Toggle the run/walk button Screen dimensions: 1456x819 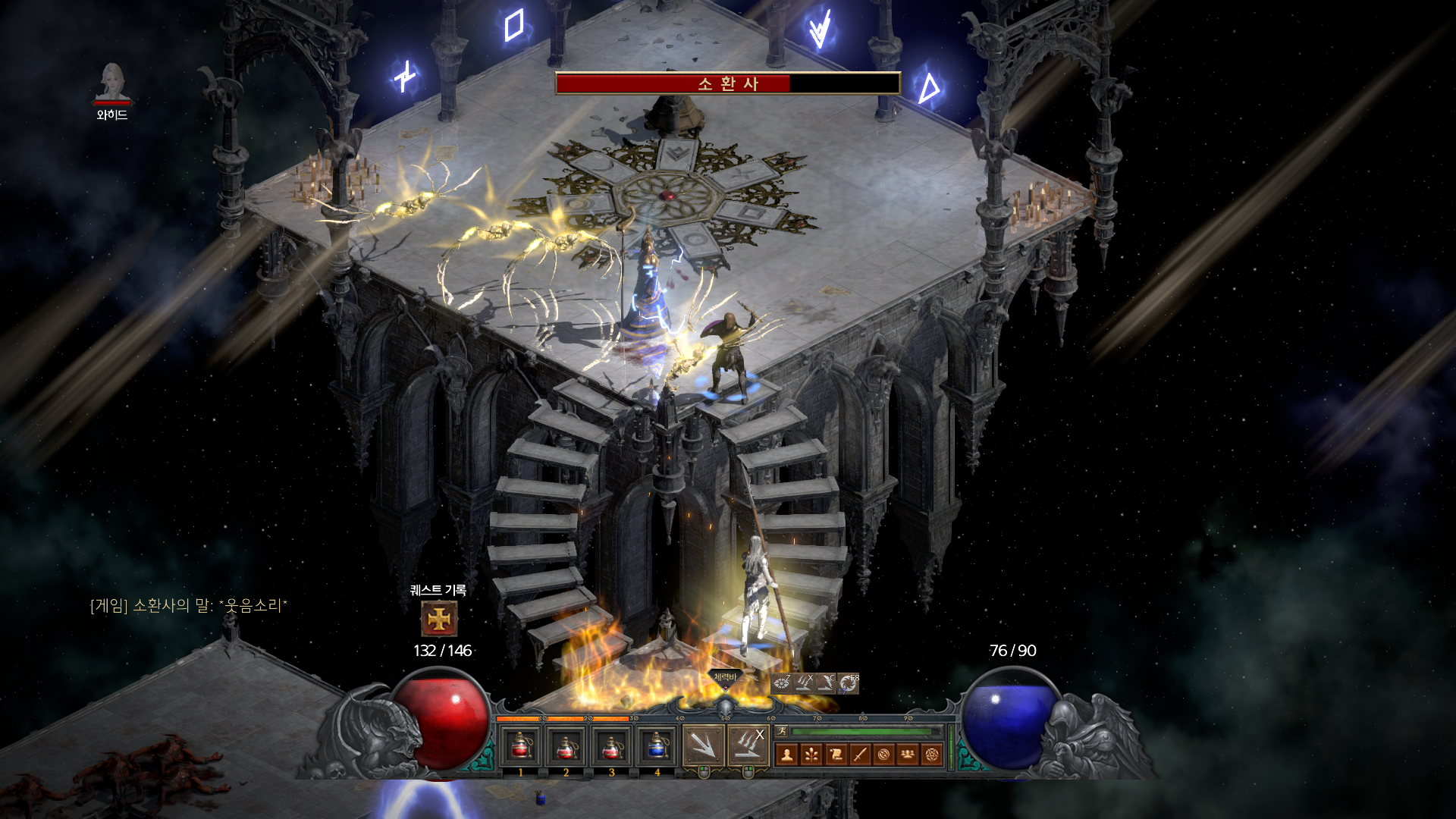coord(782,731)
